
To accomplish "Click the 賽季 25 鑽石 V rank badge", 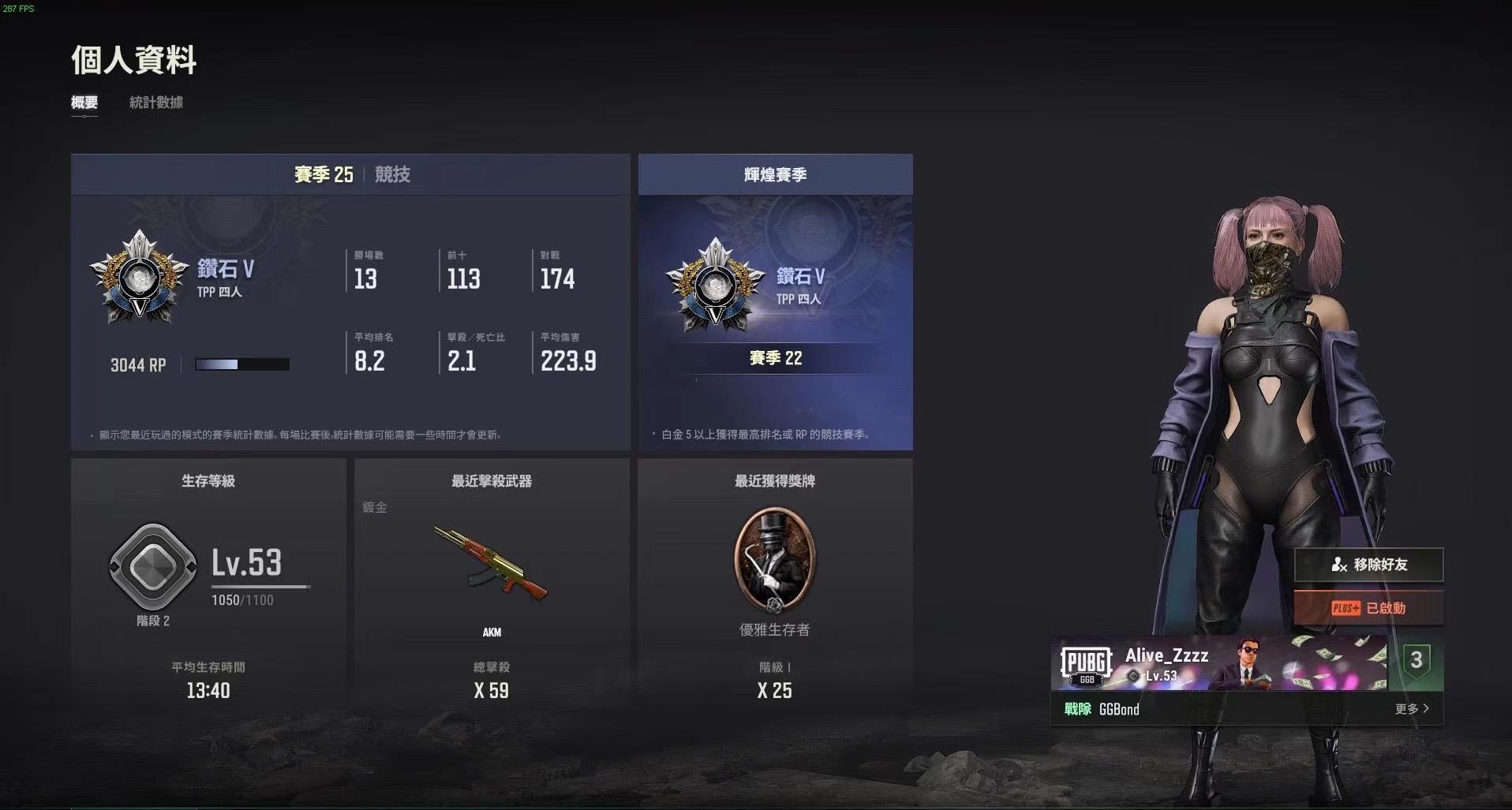I will coord(138,277).
